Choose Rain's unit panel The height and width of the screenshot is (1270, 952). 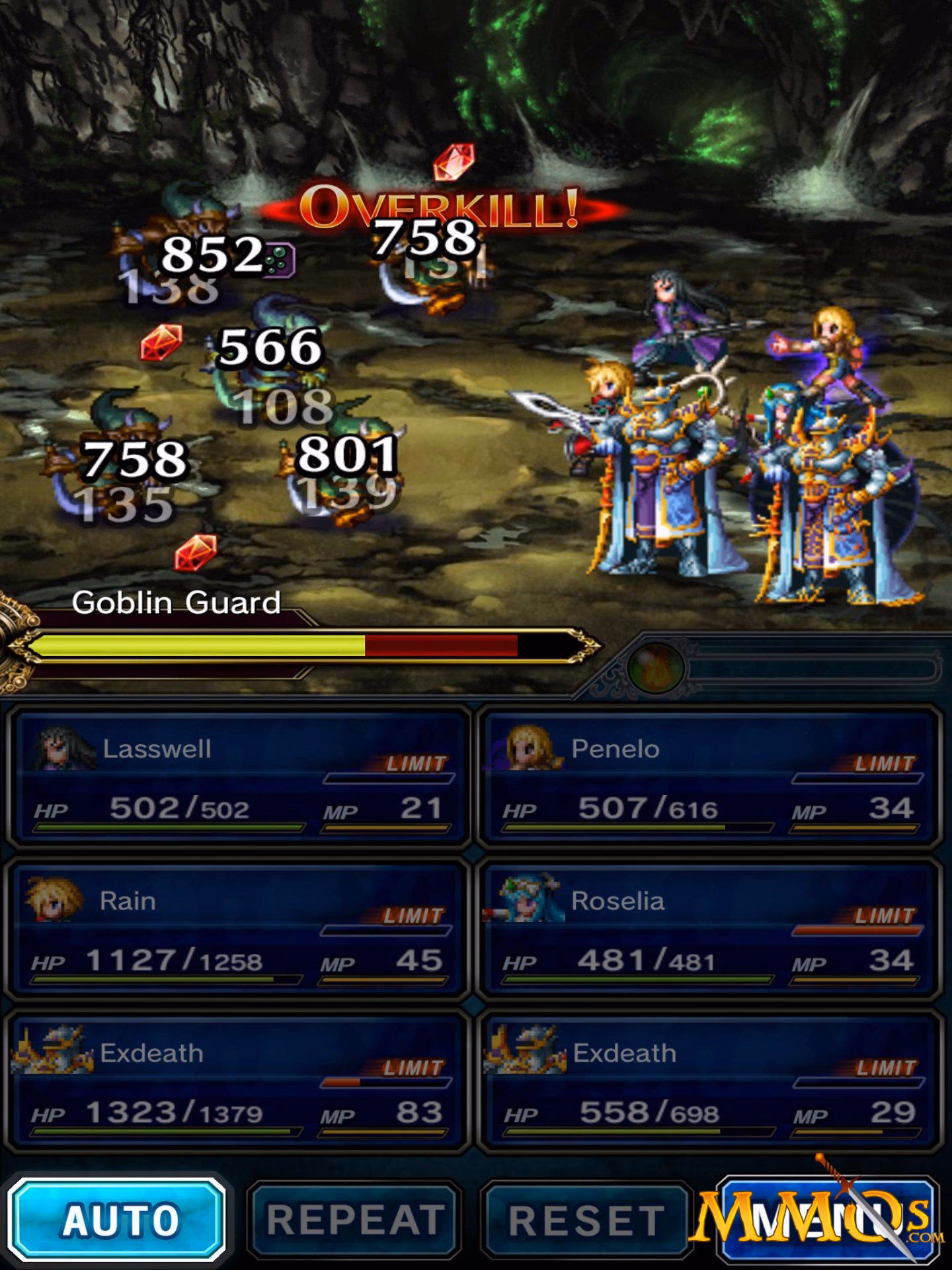click(239, 930)
